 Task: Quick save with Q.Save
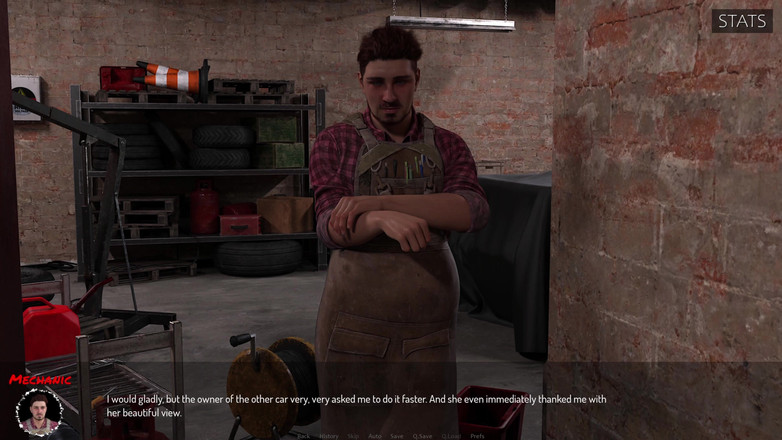(422, 436)
